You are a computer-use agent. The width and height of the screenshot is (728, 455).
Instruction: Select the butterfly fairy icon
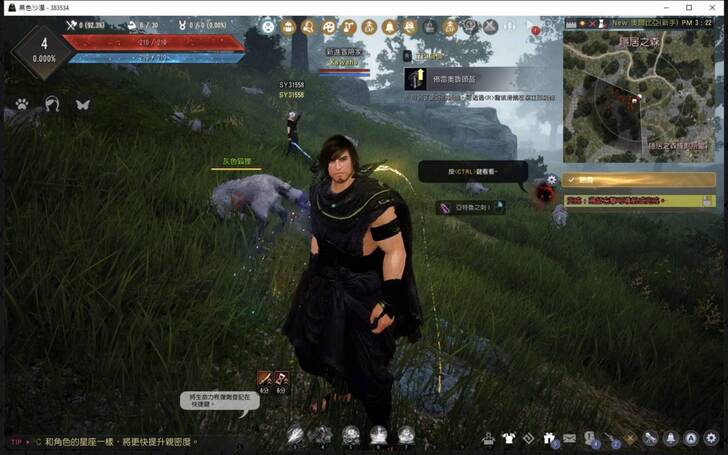83,103
